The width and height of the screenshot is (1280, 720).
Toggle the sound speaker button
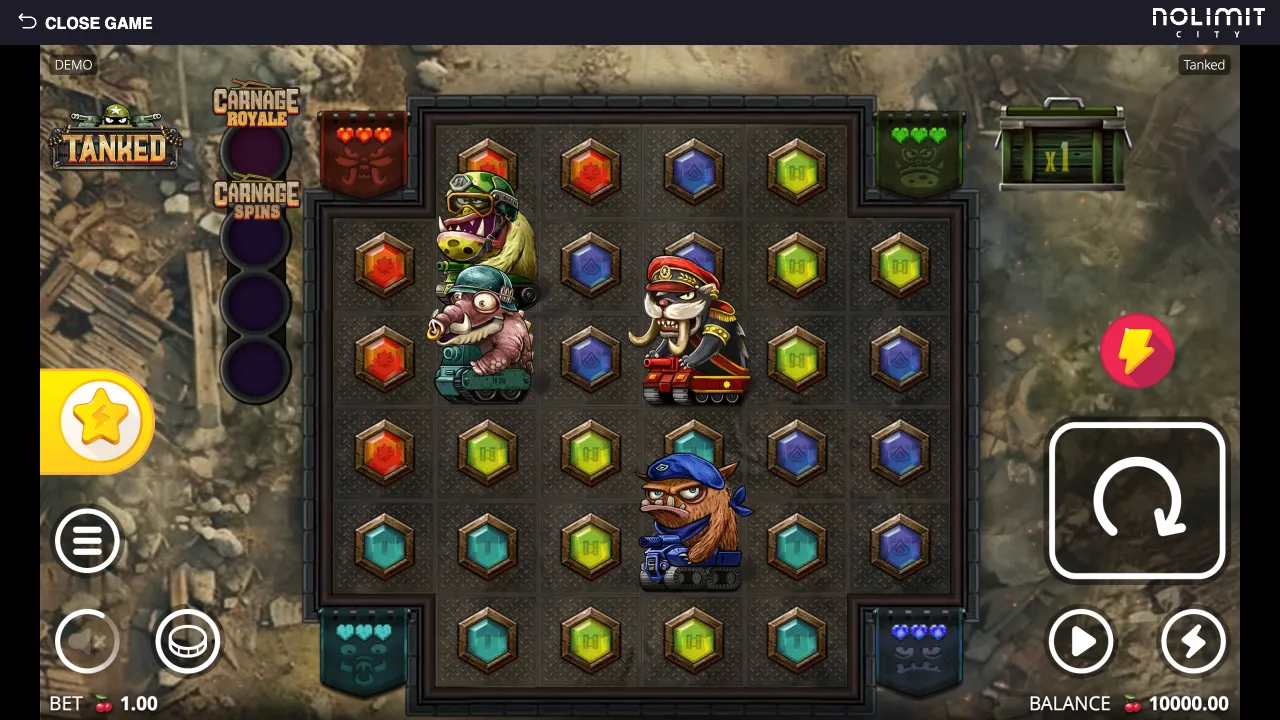[x=87, y=641]
